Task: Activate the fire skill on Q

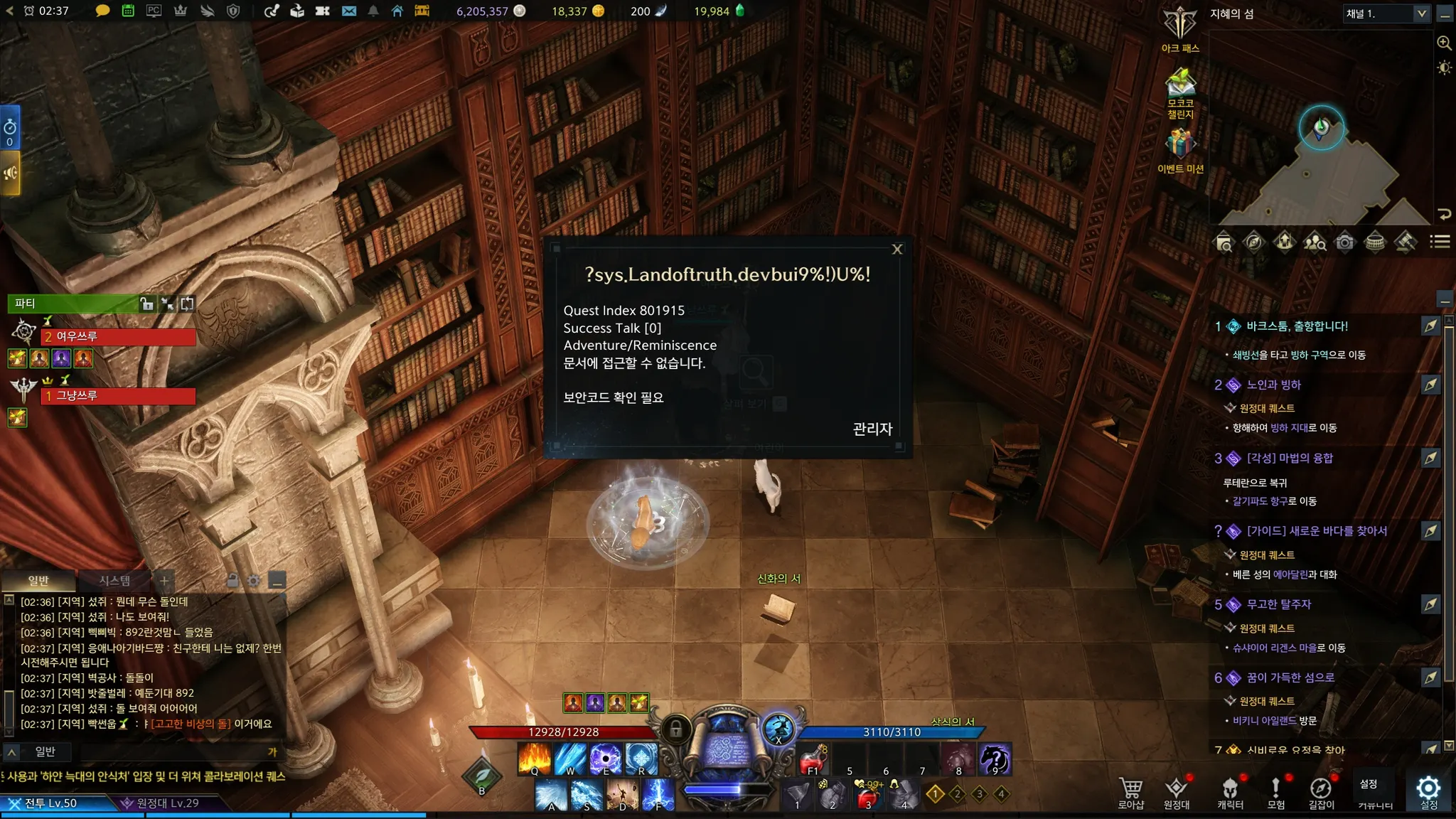Action: (535, 758)
